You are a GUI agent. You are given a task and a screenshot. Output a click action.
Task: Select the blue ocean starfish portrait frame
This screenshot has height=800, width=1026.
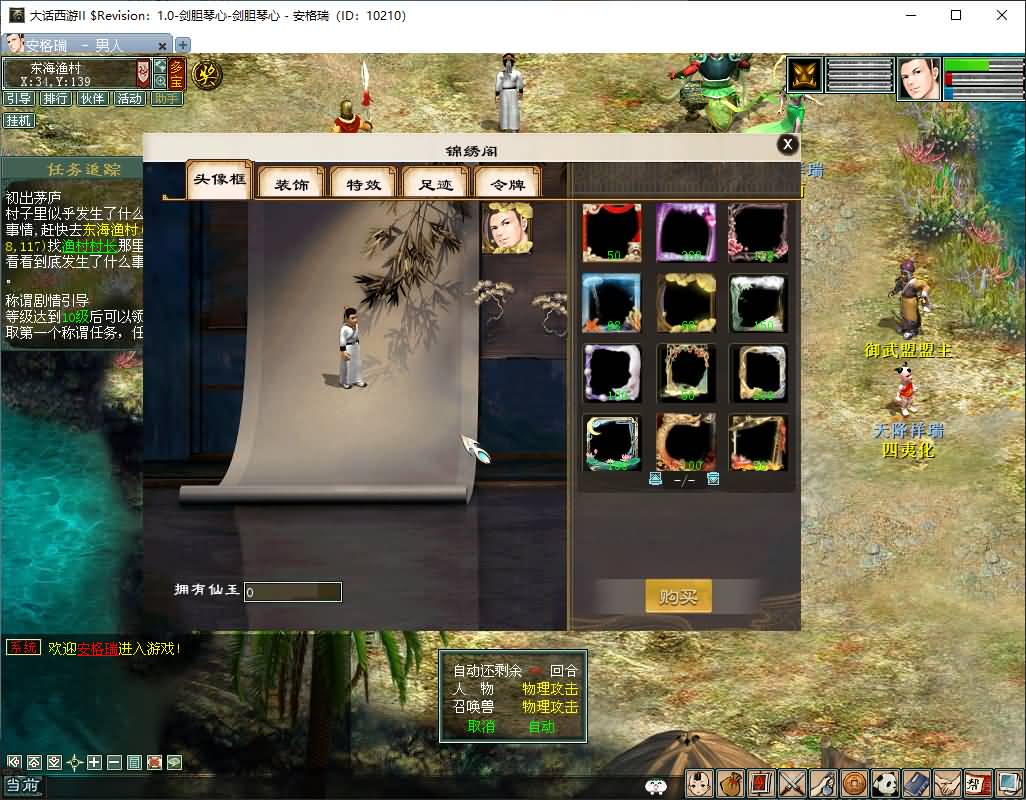pyautogui.click(x=612, y=303)
